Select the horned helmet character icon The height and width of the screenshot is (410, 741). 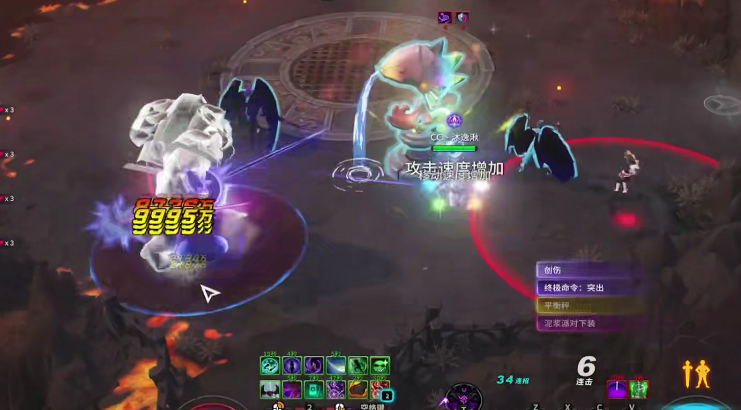point(269,389)
